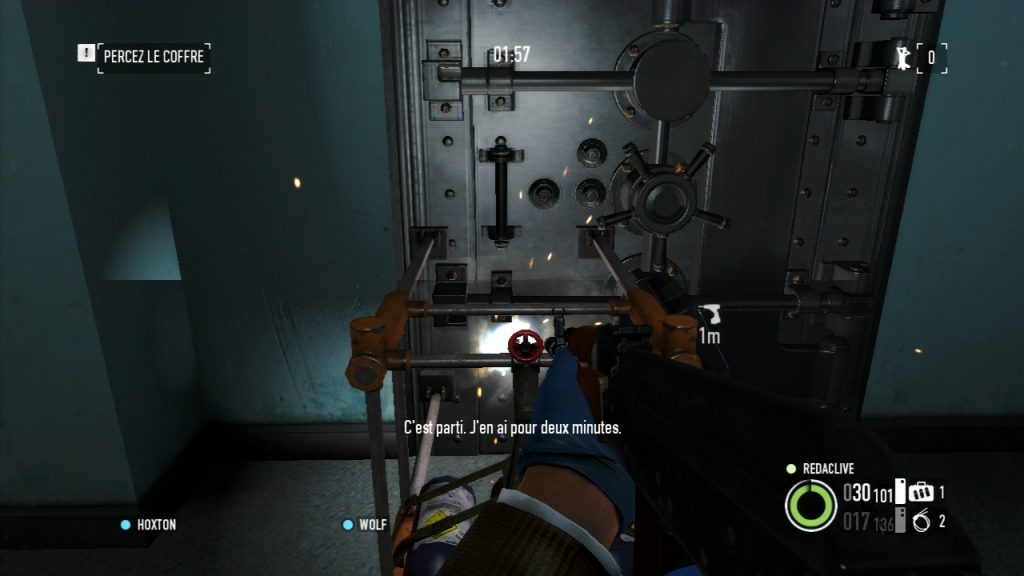Select the PERCEZ LE COFFRE objective tracker
The height and width of the screenshot is (576, 1024).
[153, 56]
